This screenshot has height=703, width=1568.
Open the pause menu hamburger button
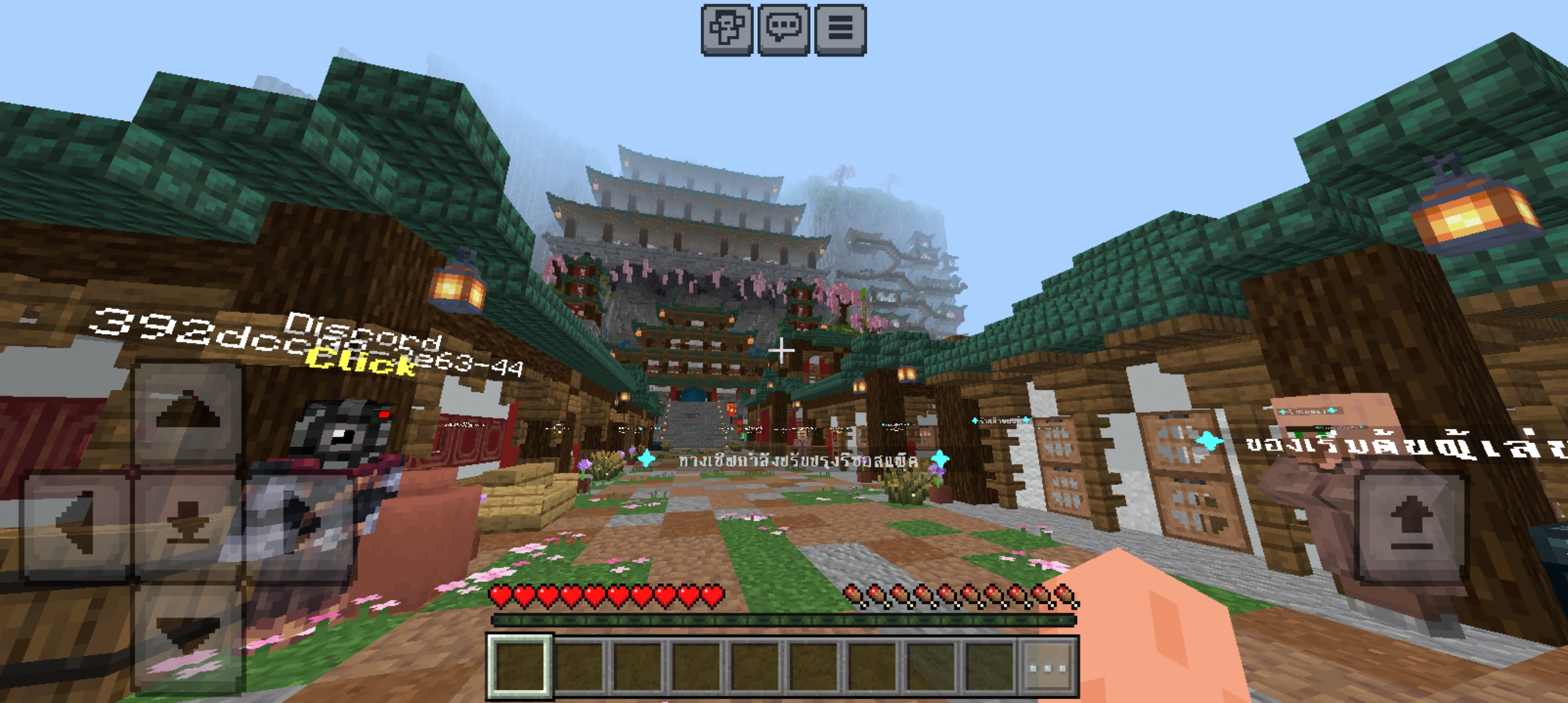(841, 30)
